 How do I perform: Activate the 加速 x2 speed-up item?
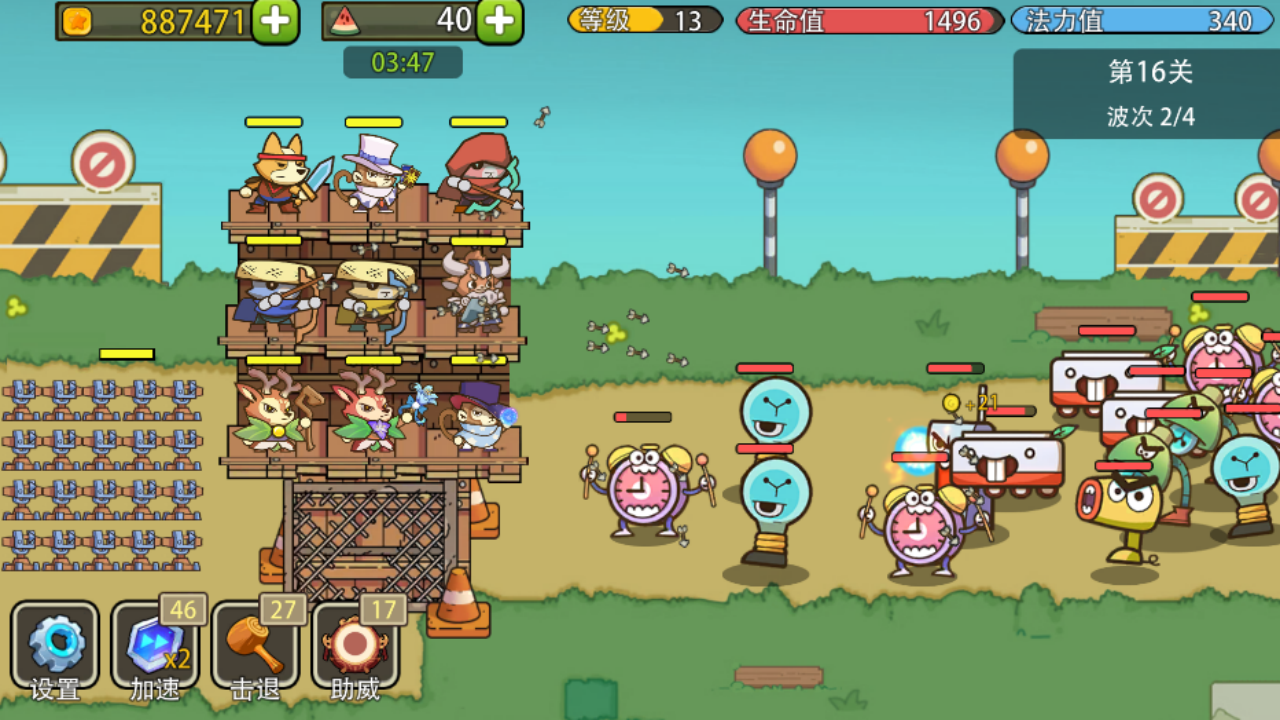click(x=155, y=645)
